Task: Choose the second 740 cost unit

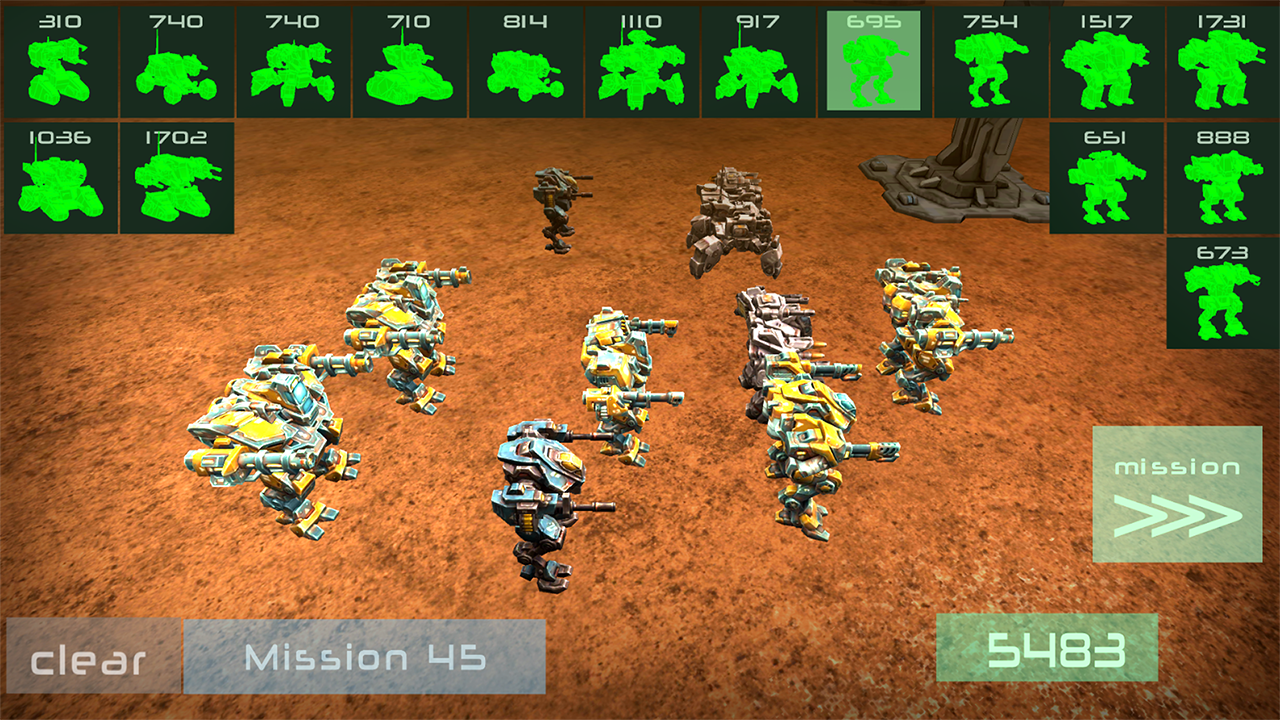Action: point(290,62)
